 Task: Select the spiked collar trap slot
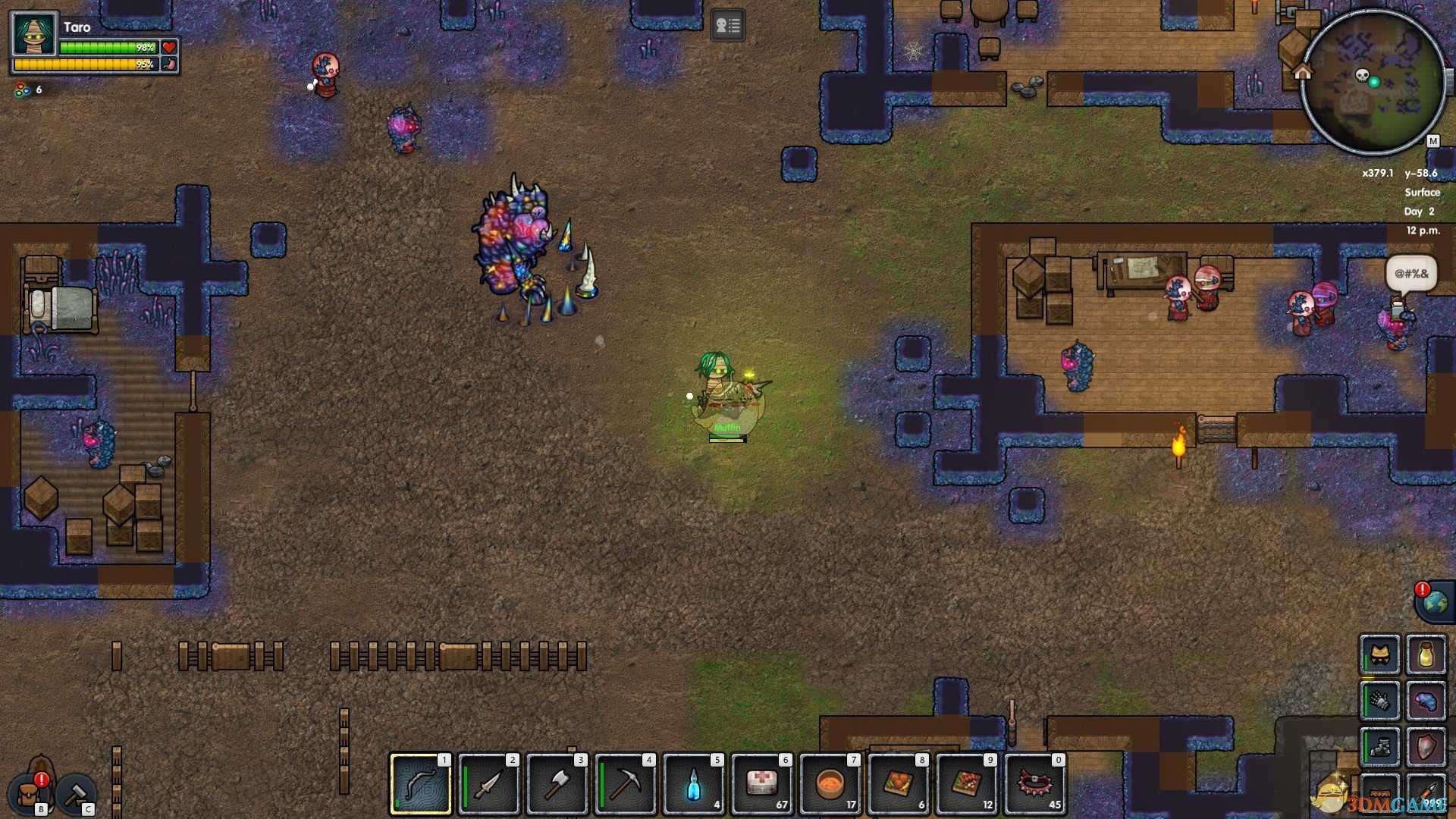[1035, 784]
